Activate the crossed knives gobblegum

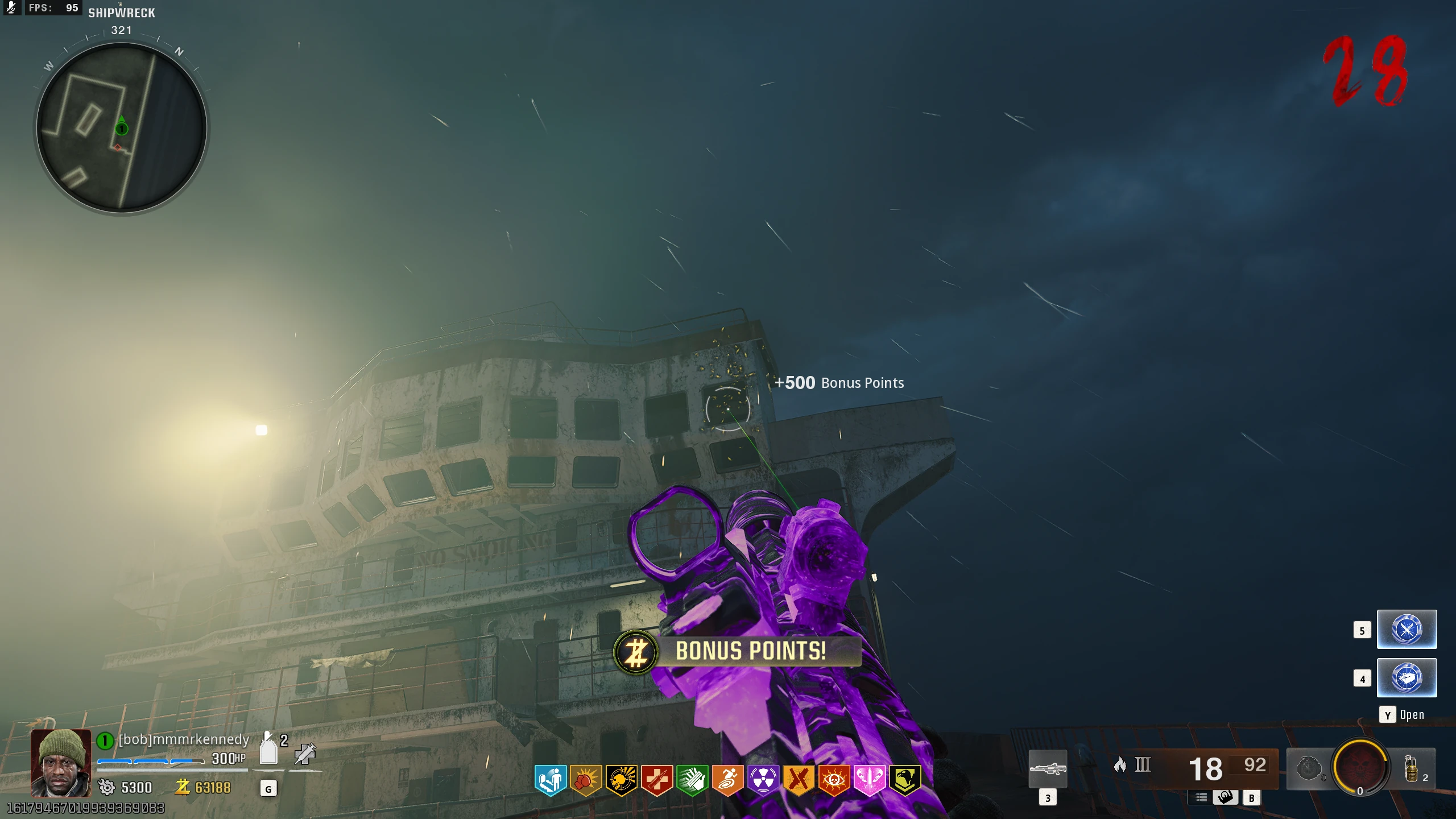click(1407, 630)
